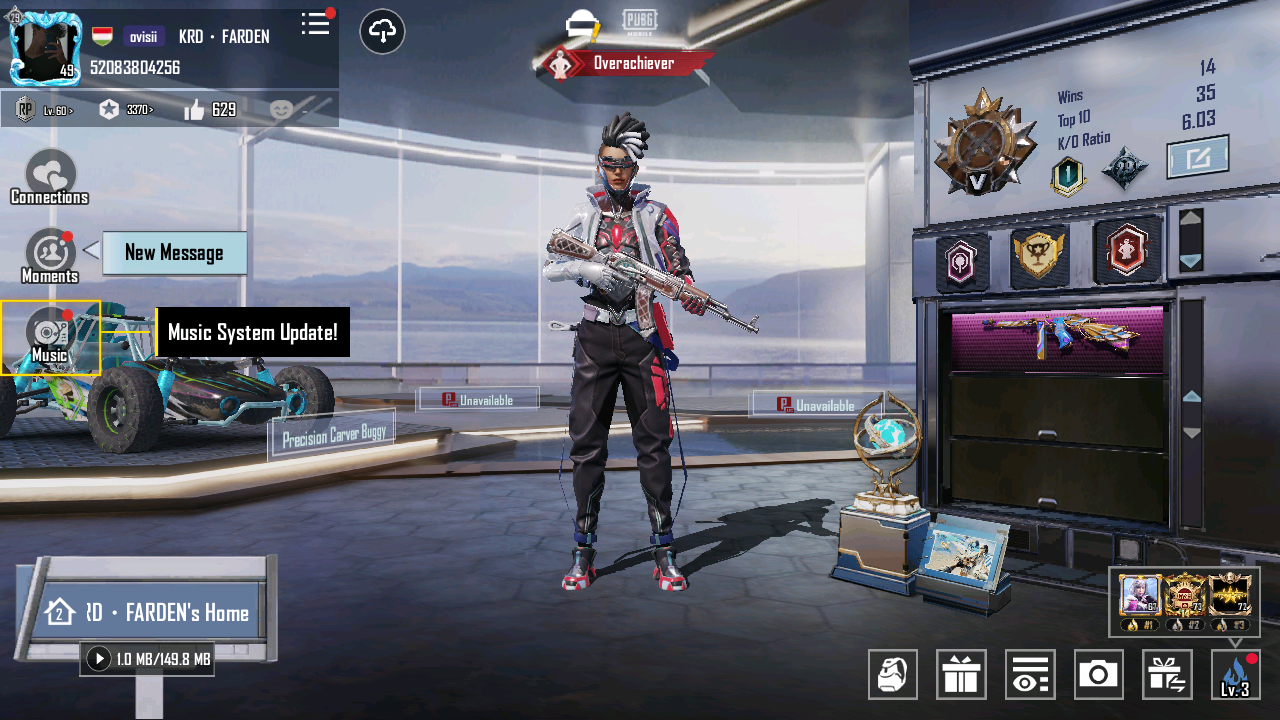Open the New Message notification
1280x720 pixels.
pos(174,253)
